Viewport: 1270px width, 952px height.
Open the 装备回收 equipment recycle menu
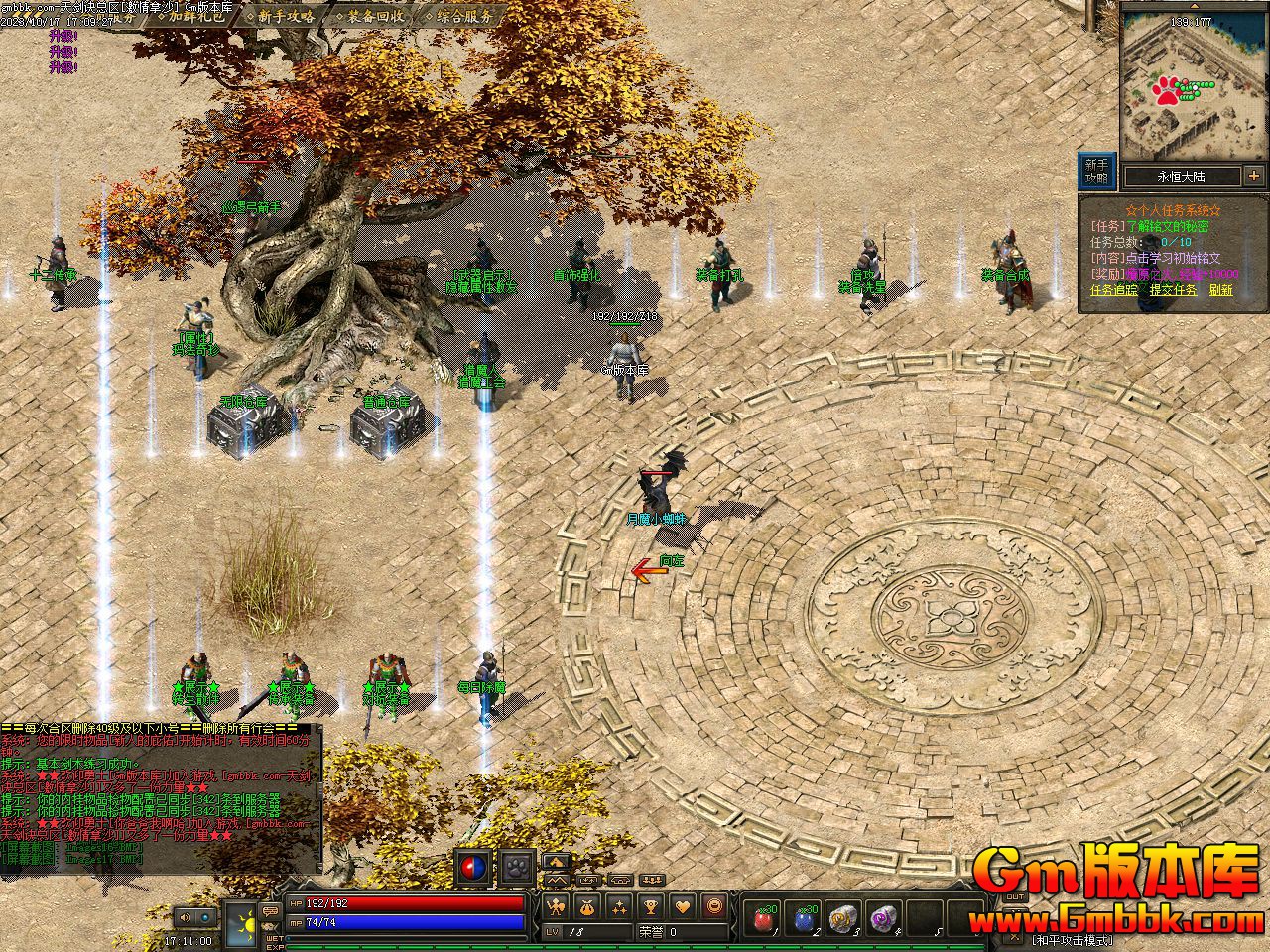pyautogui.click(x=373, y=16)
